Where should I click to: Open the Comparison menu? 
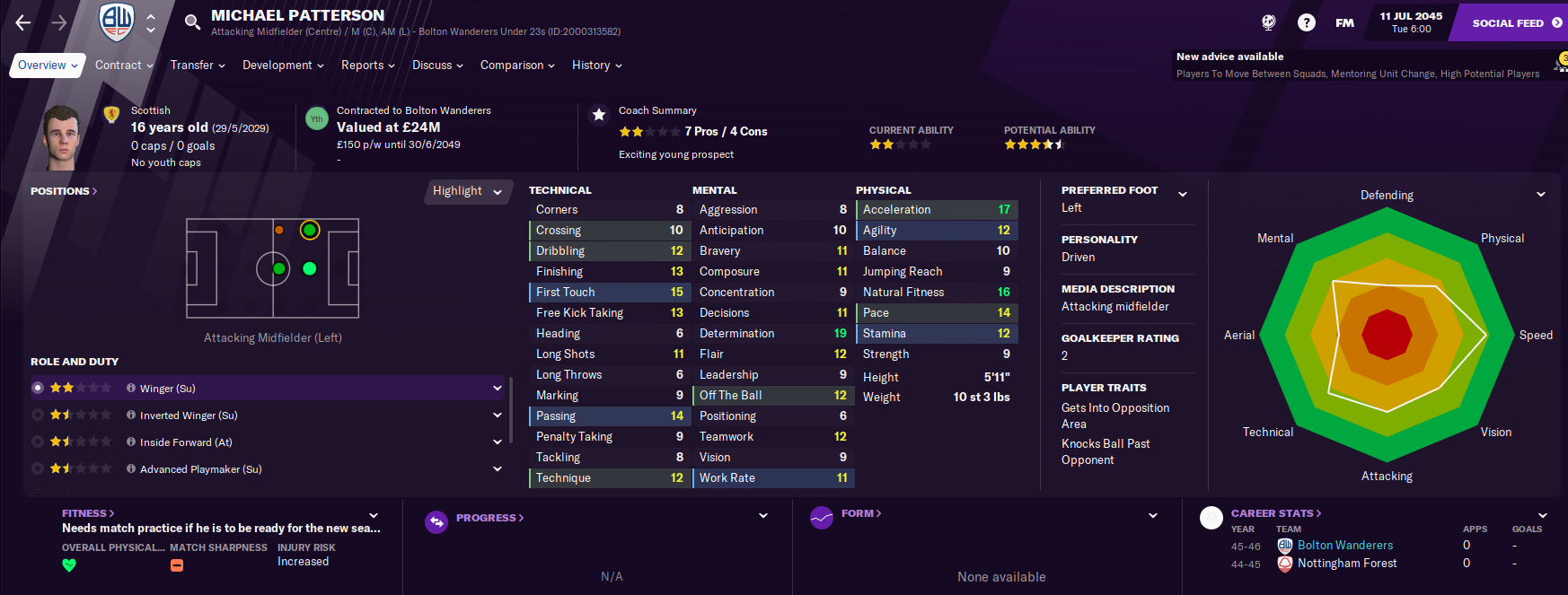(517, 66)
